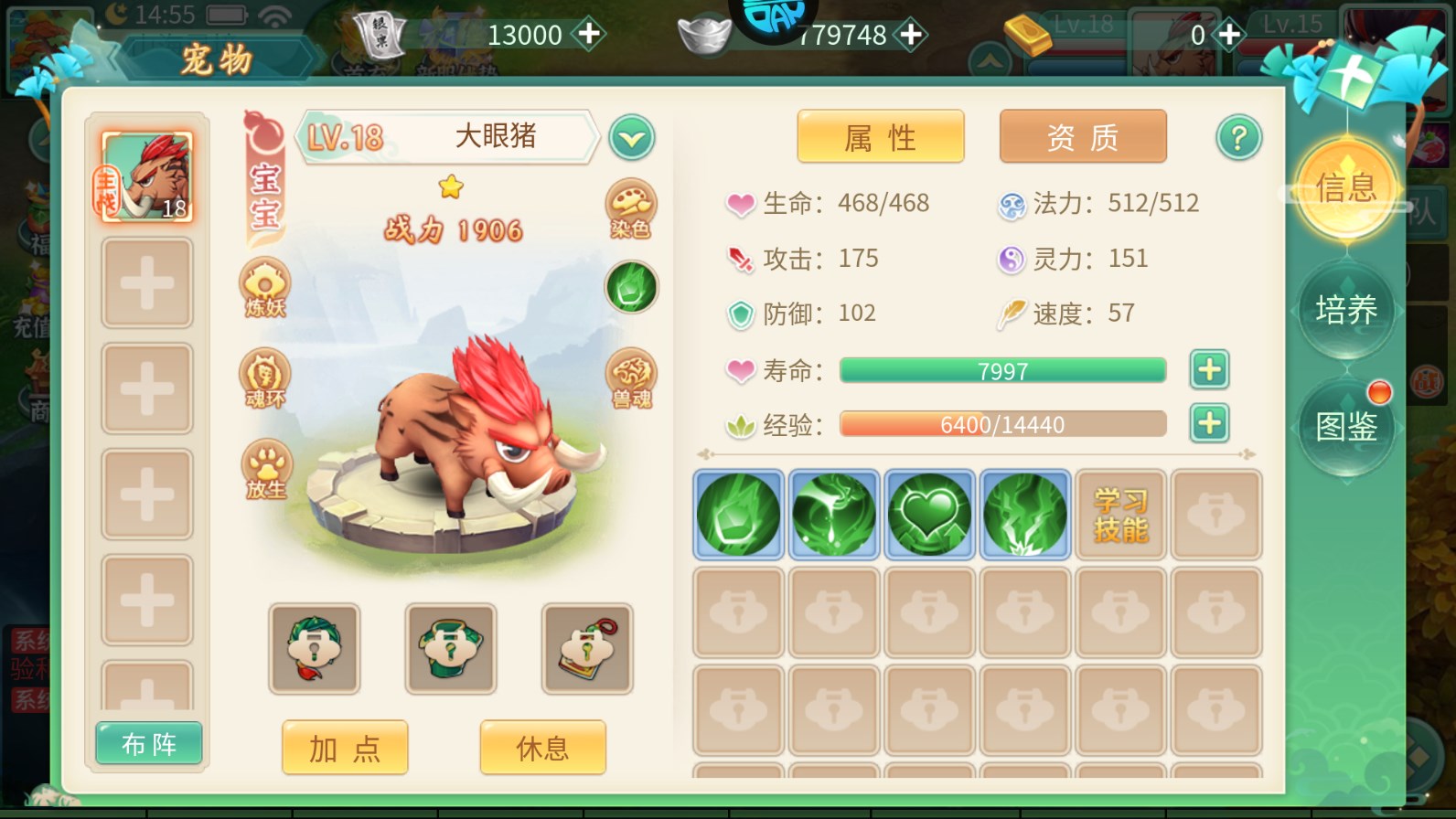Open the 培养 cultivation side tab
The width and height of the screenshot is (1456, 819).
click(x=1346, y=310)
